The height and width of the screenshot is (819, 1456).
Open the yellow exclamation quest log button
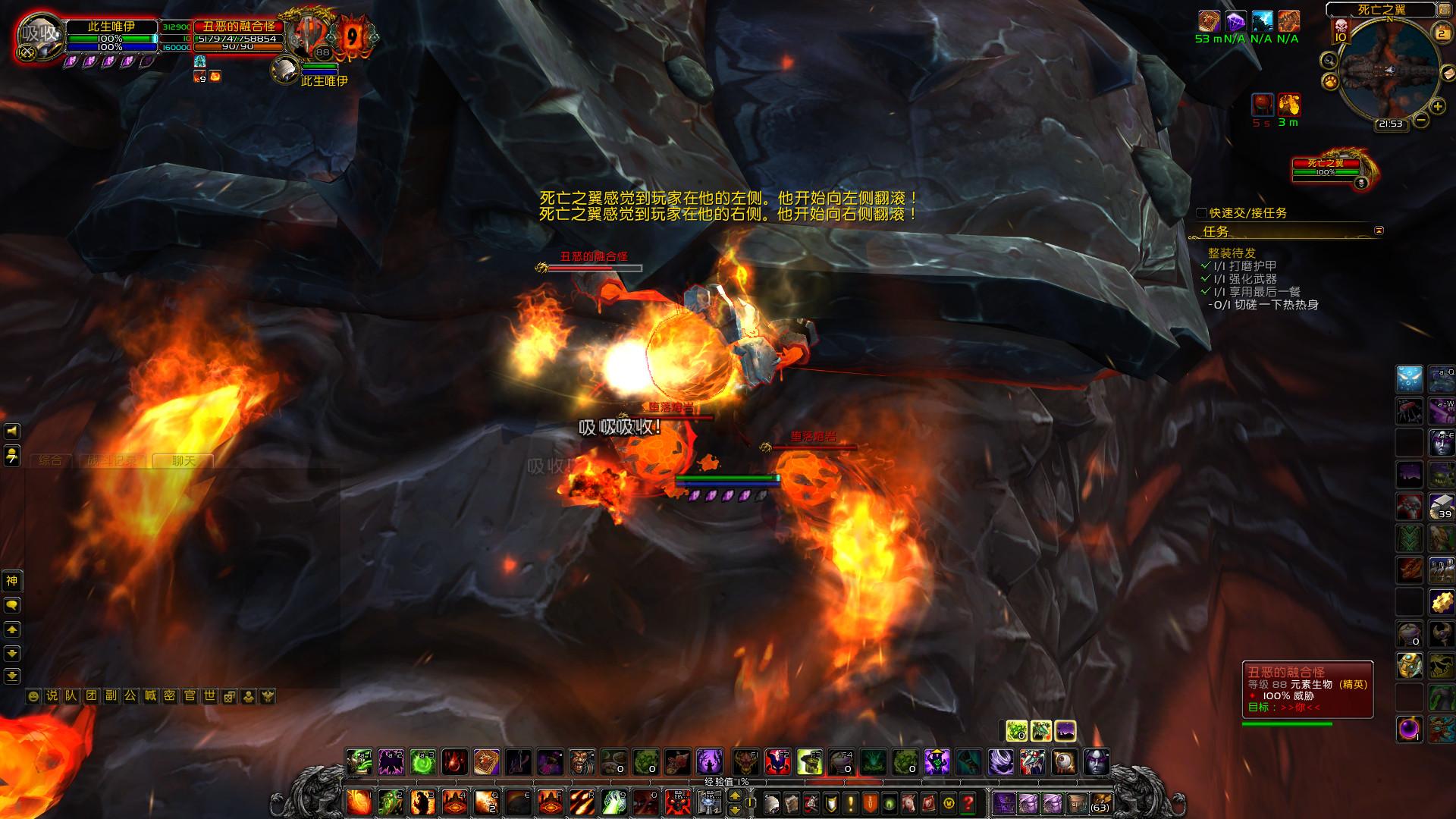point(849,802)
